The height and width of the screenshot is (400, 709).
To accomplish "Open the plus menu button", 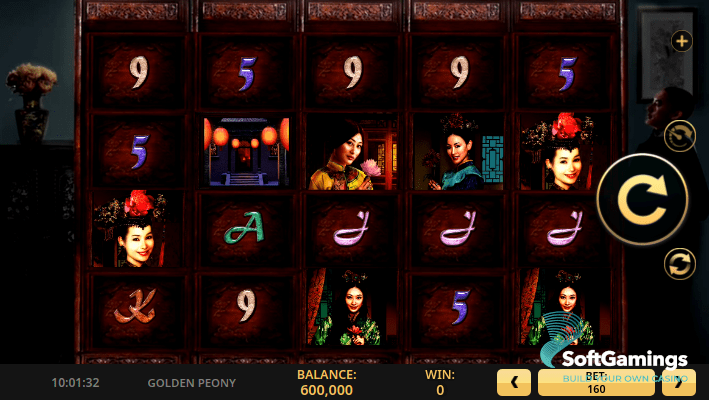I will click(681, 41).
